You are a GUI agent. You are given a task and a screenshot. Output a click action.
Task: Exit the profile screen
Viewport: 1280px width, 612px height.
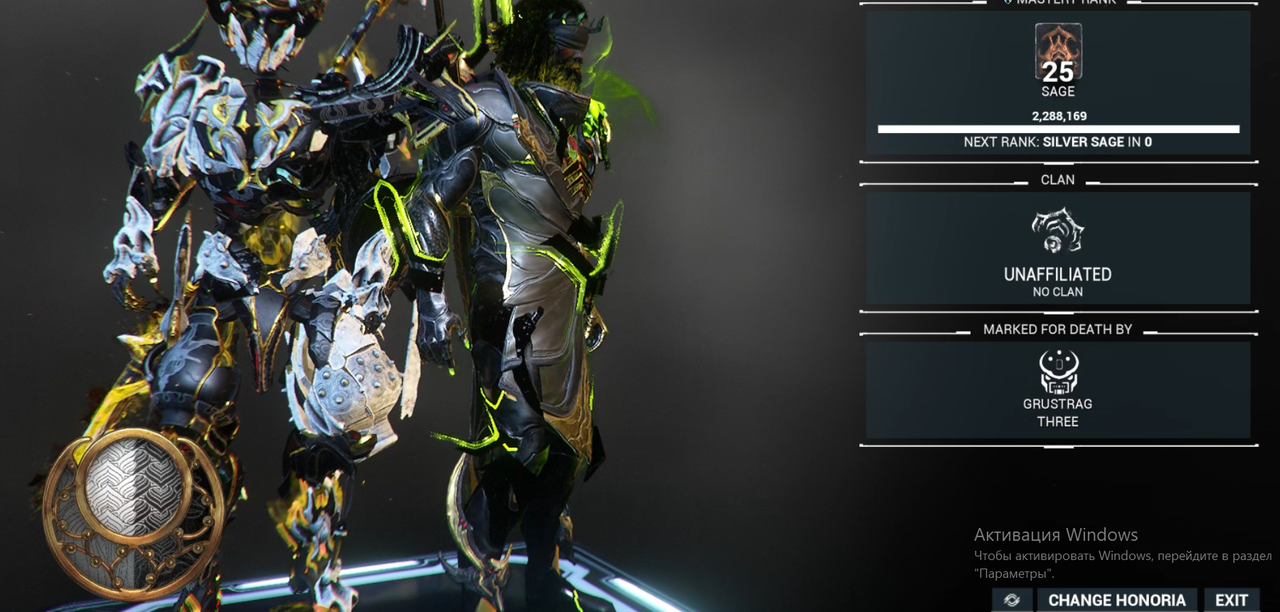(x=1231, y=600)
